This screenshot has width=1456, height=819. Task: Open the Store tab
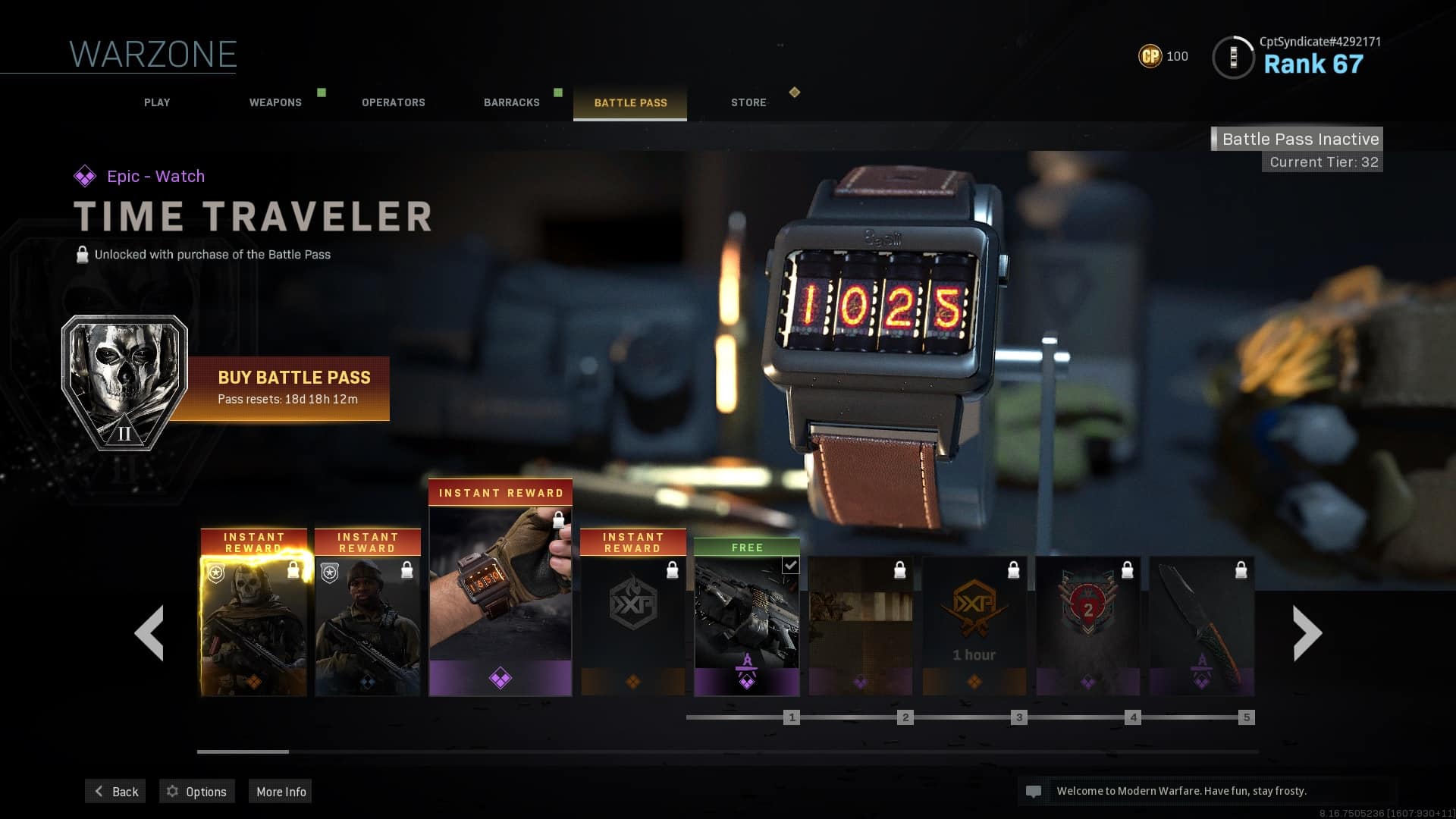click(748, 102)
